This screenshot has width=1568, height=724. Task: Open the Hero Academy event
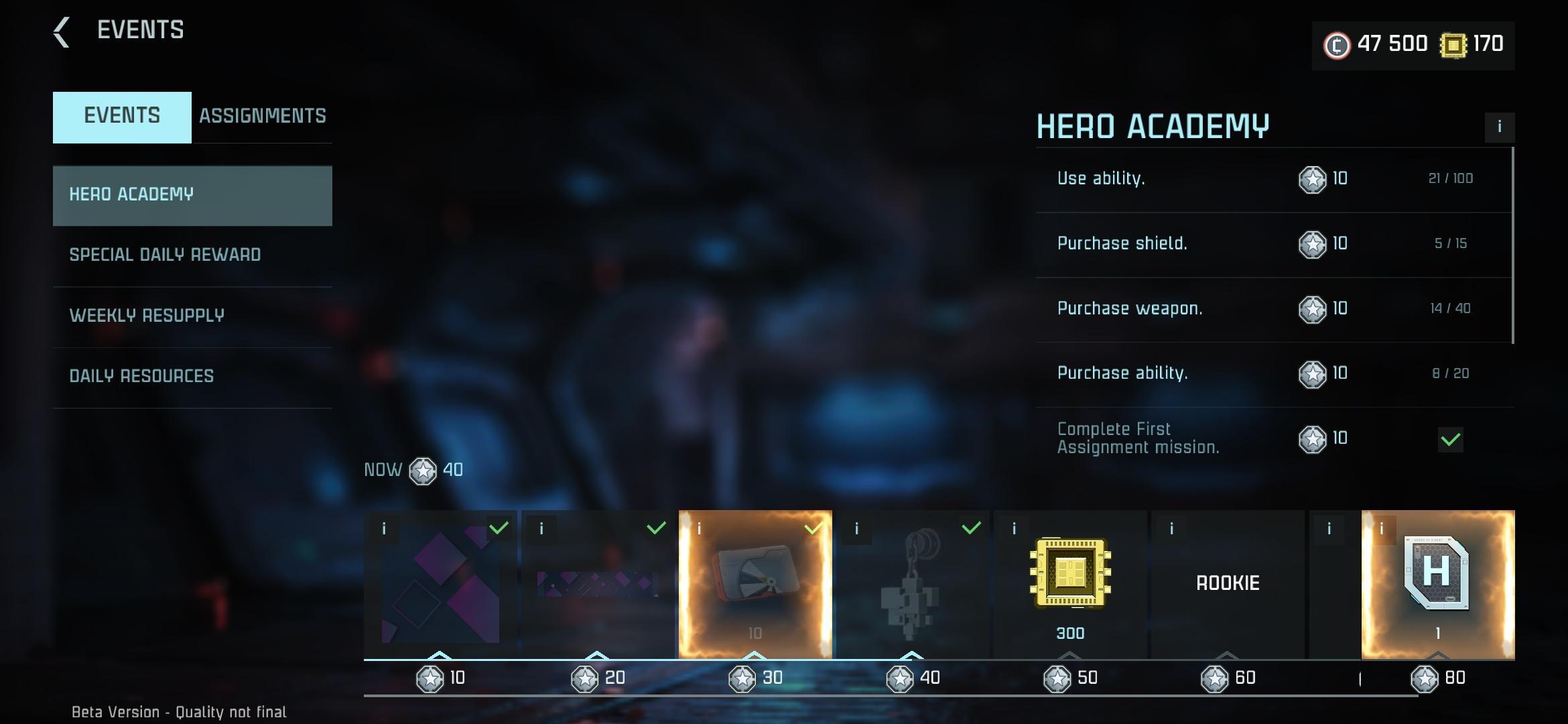(192, 195)
